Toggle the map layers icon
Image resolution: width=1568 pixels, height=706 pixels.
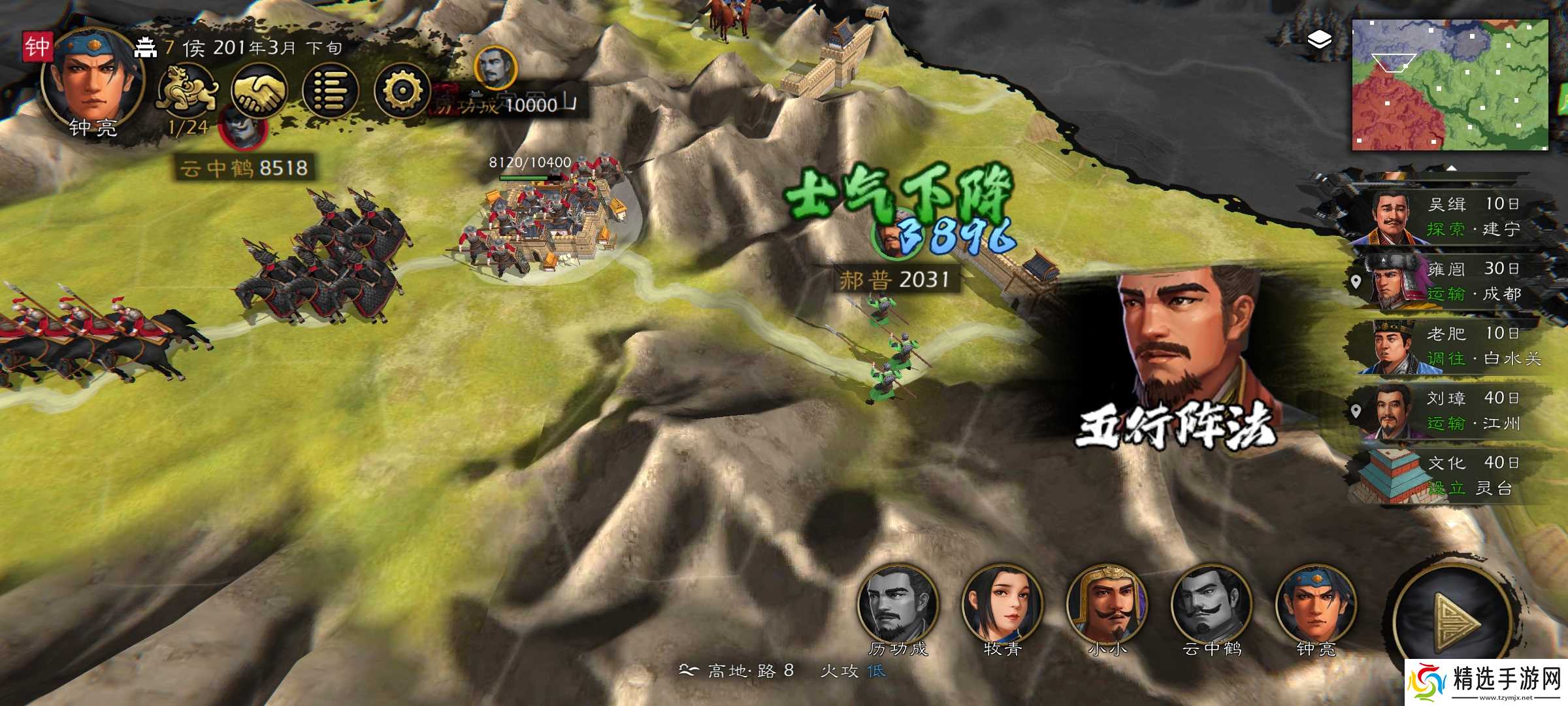[x=1320, y=41]
